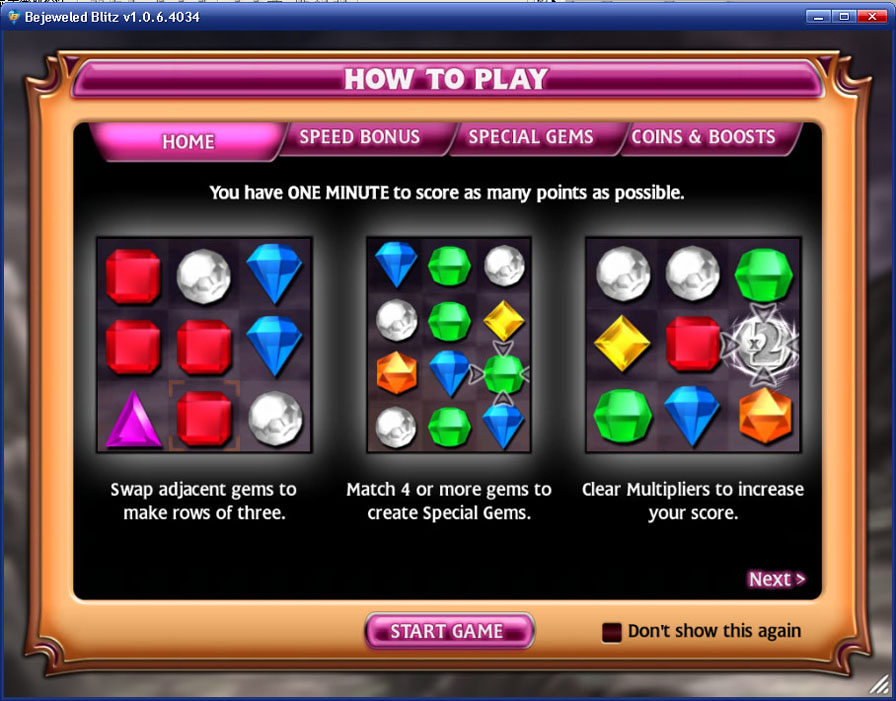Show the Special Gems tab
Viewport: 896px width, 701px height.
click(x=531, y=137)
